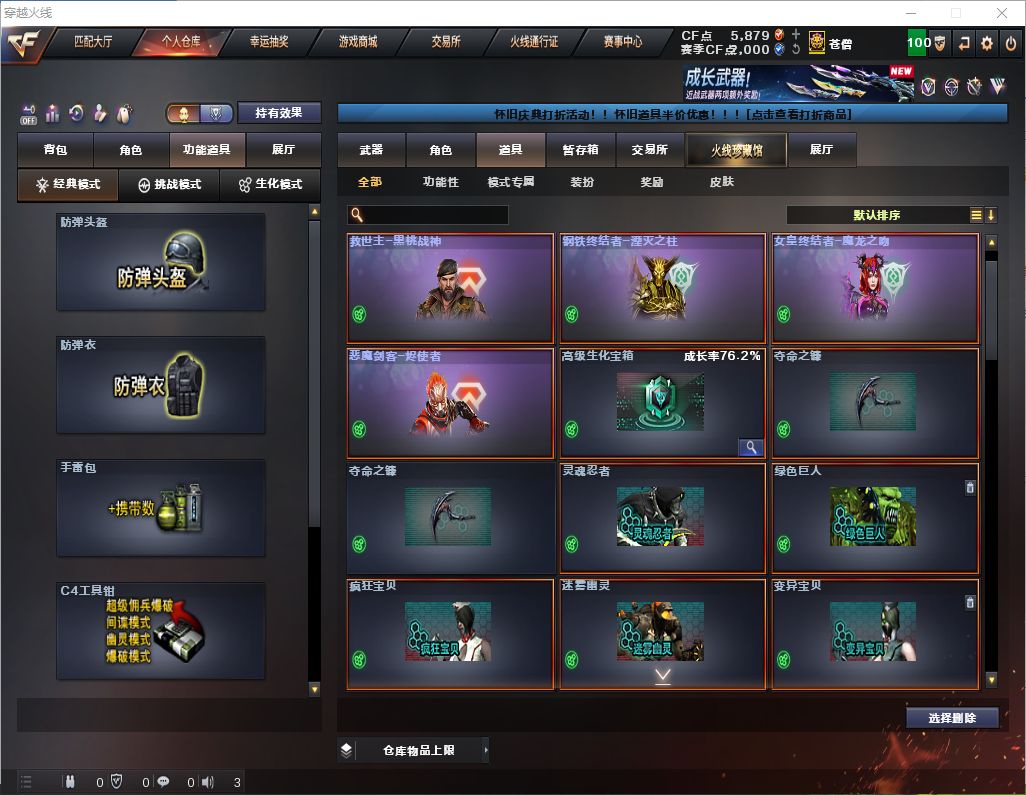
Task: Choose the 防弹头盔 equipment slot
Action: point(161,262)
